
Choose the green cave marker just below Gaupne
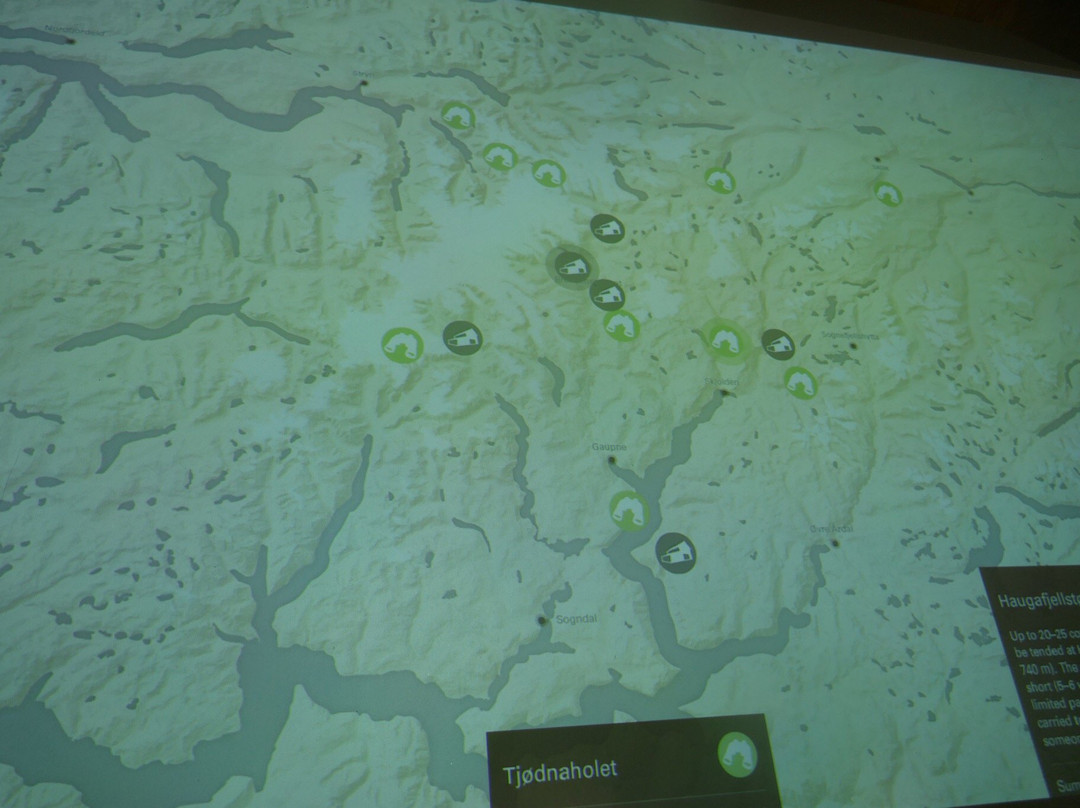pos(629,511)
